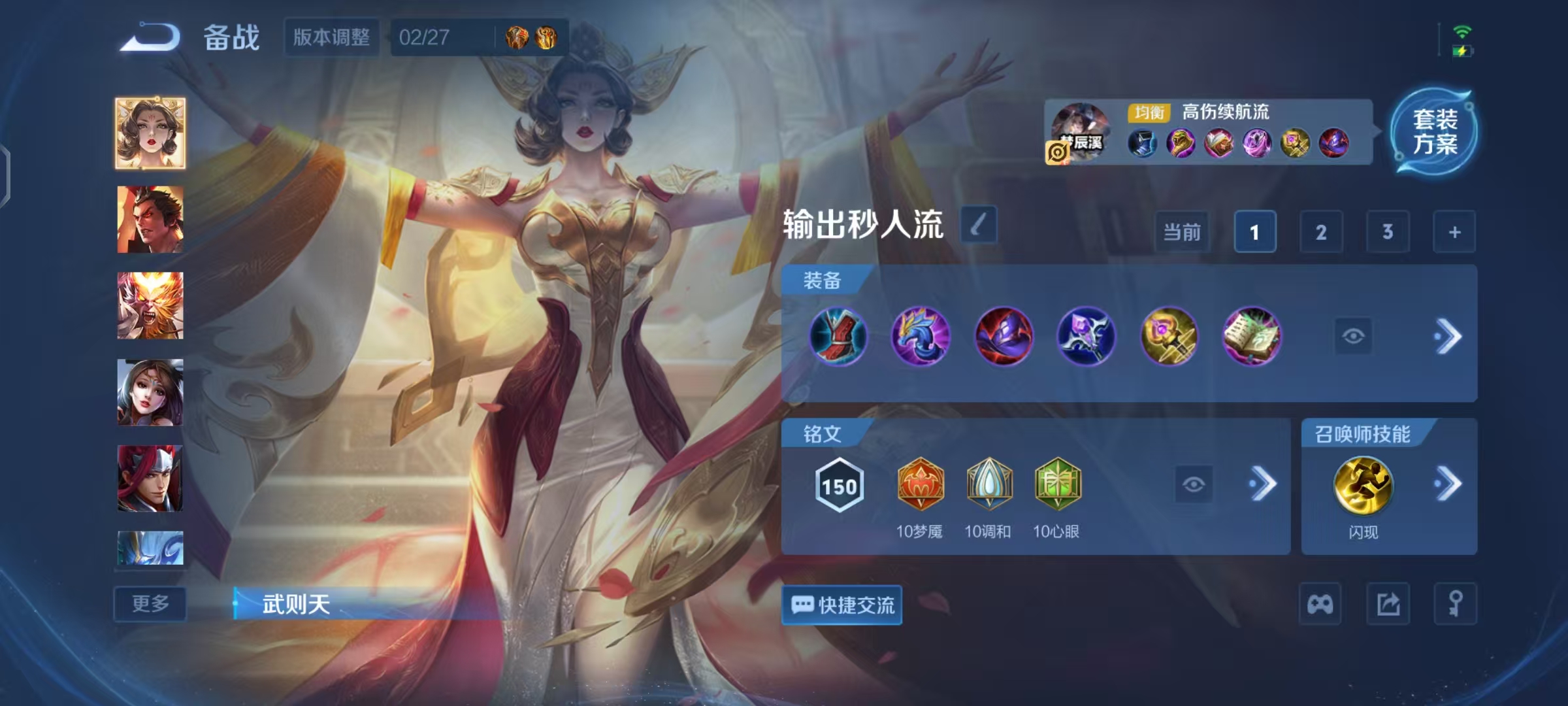Select the Sun Wukong hero portrait in the sidebar
The image size is (1568, 706).
pyautogui.click(x=150, y=306)
